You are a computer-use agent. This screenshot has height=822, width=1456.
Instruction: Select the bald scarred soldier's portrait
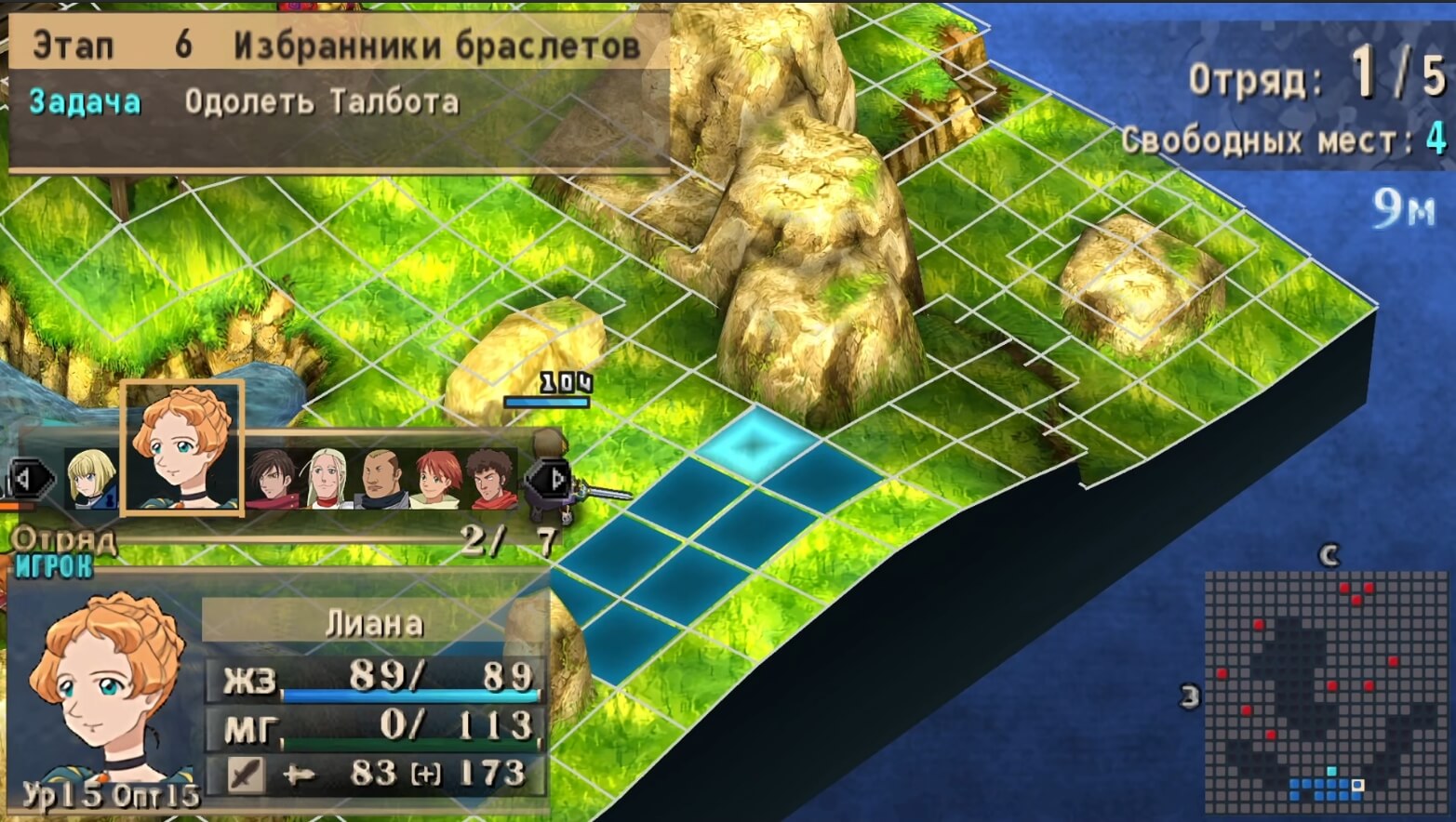click(x=380, y=479)
